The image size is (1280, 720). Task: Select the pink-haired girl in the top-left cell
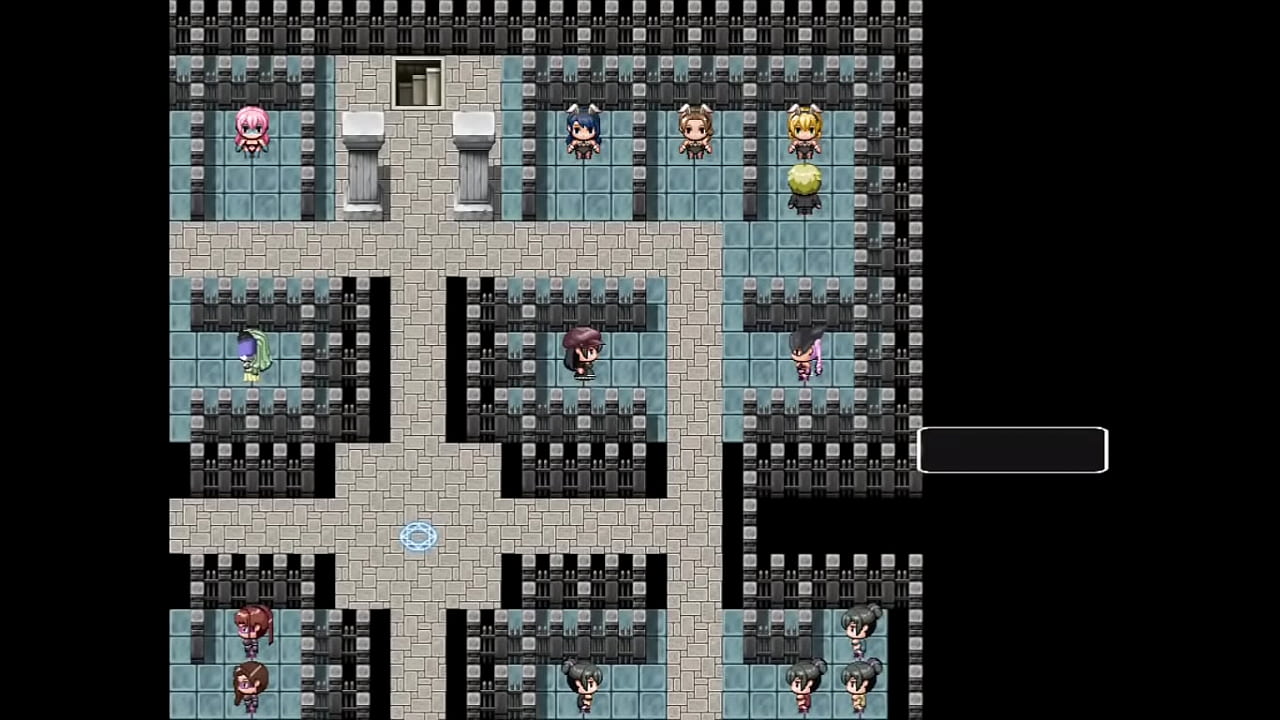pos(252,135)
